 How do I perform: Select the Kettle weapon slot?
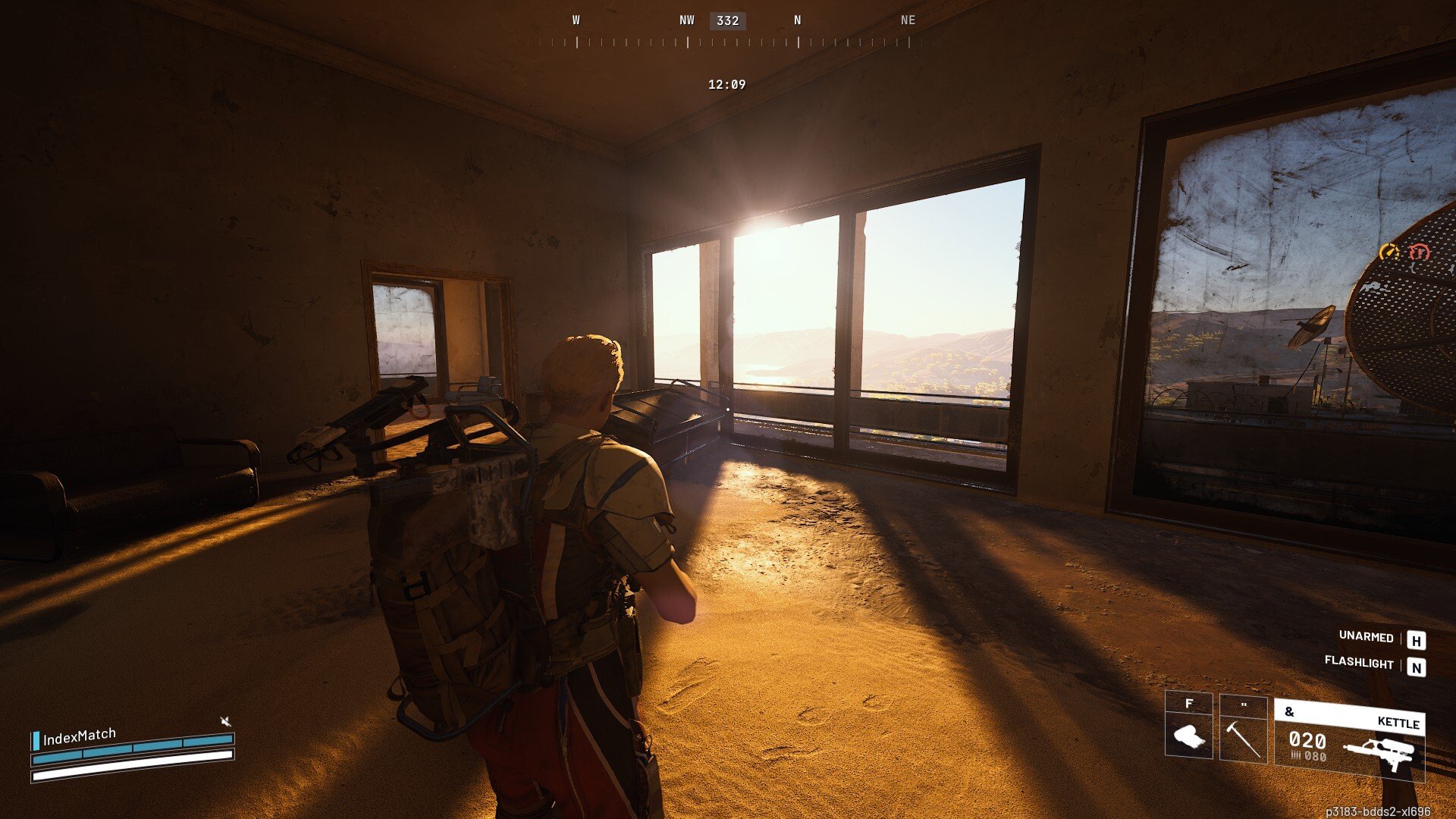(x=1349, y=739)
